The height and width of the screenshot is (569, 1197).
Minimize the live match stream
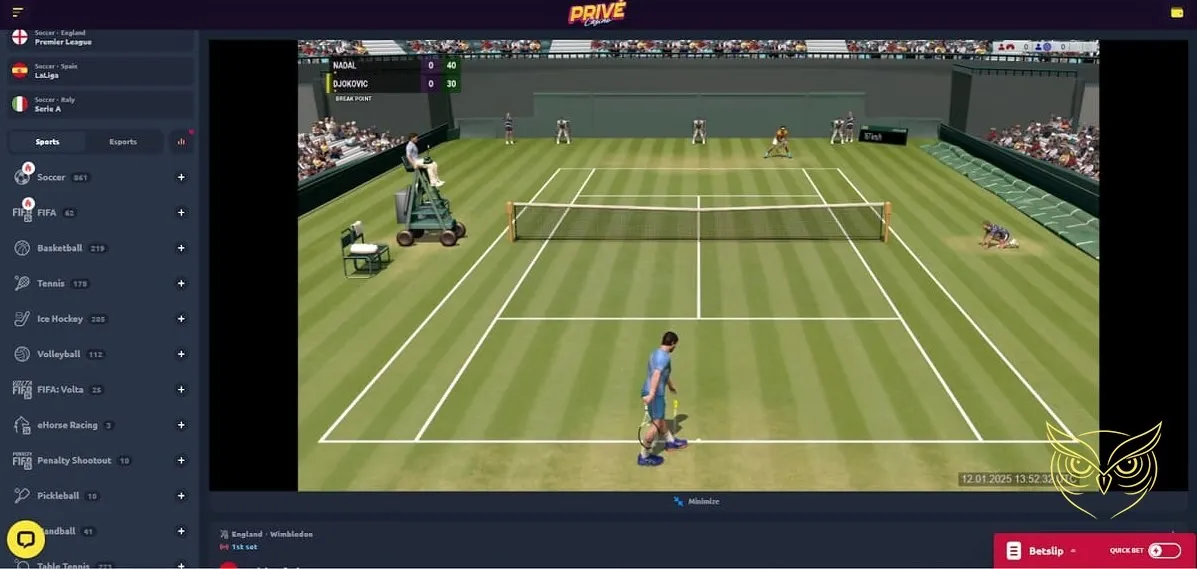point(697,501)
